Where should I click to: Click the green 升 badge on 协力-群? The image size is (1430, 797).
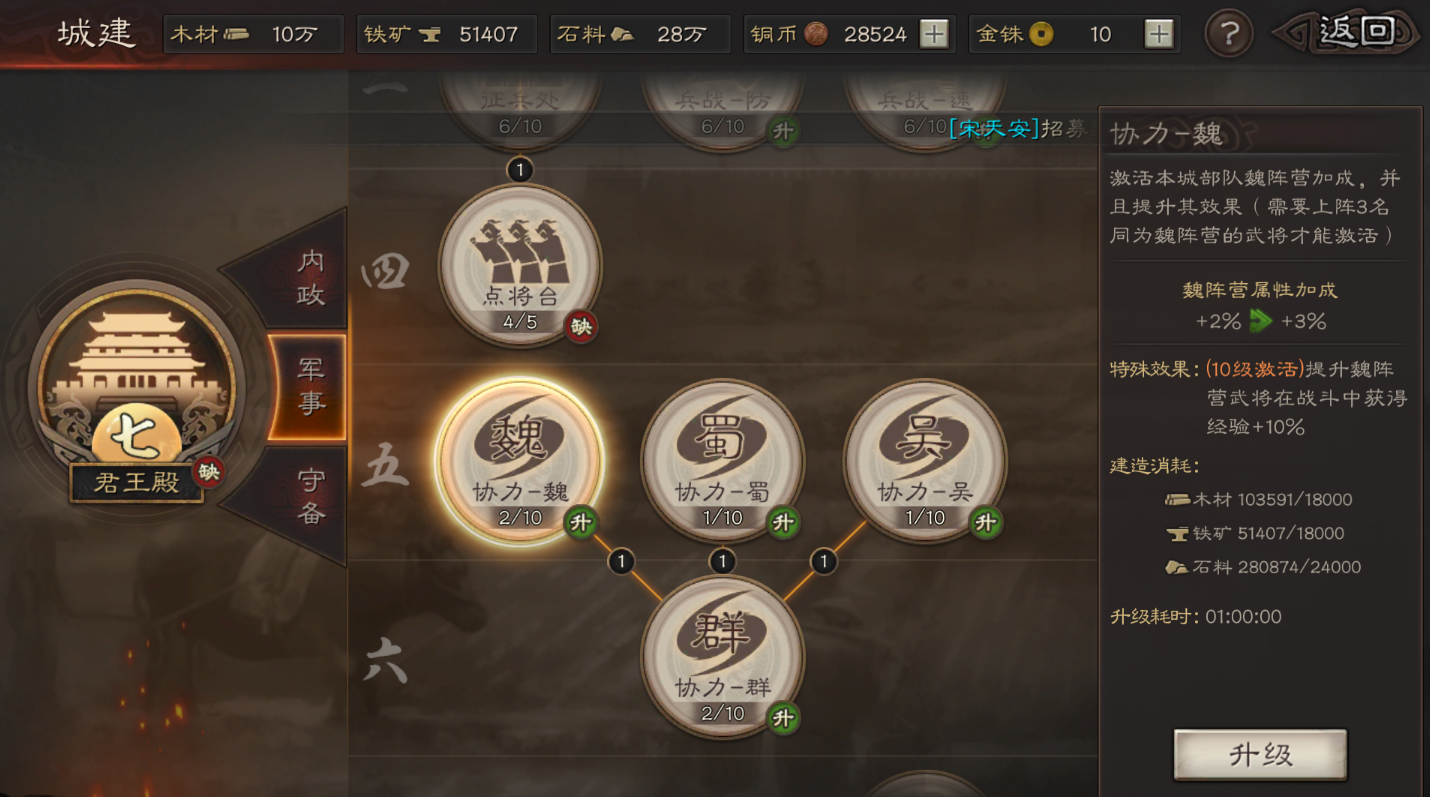tap(784, 717)
